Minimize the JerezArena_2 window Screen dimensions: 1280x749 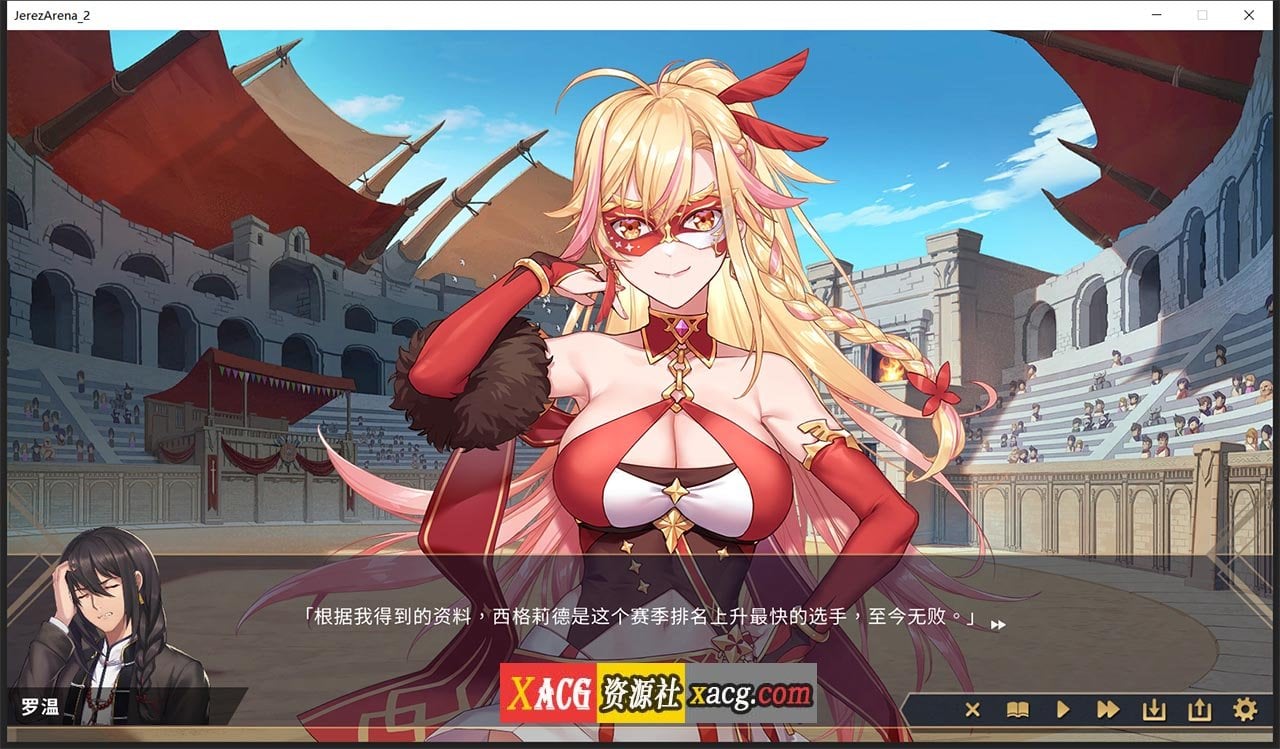pos(1157,15)
